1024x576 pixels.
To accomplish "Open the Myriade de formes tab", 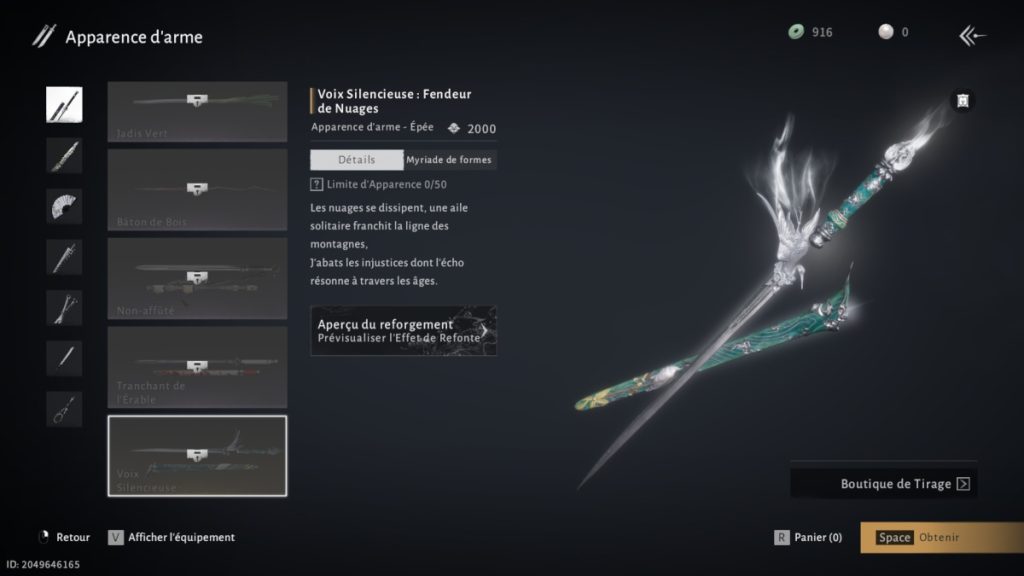I will (449, 160).
